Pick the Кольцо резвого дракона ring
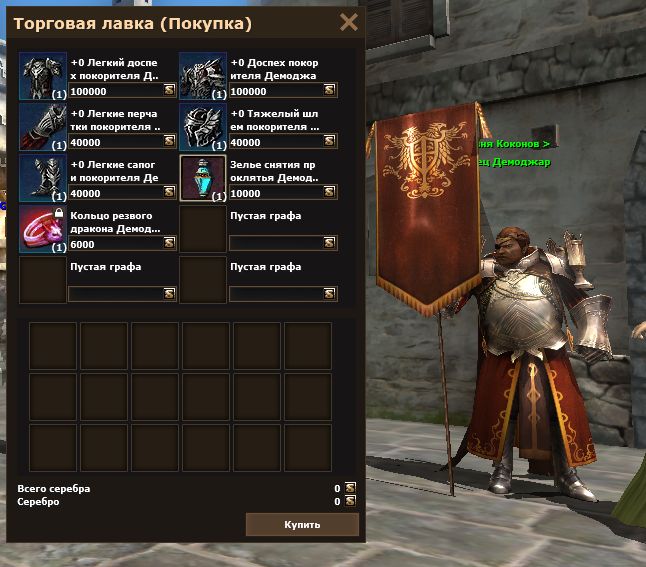The image size is (646, 567). tap(43, 229)
